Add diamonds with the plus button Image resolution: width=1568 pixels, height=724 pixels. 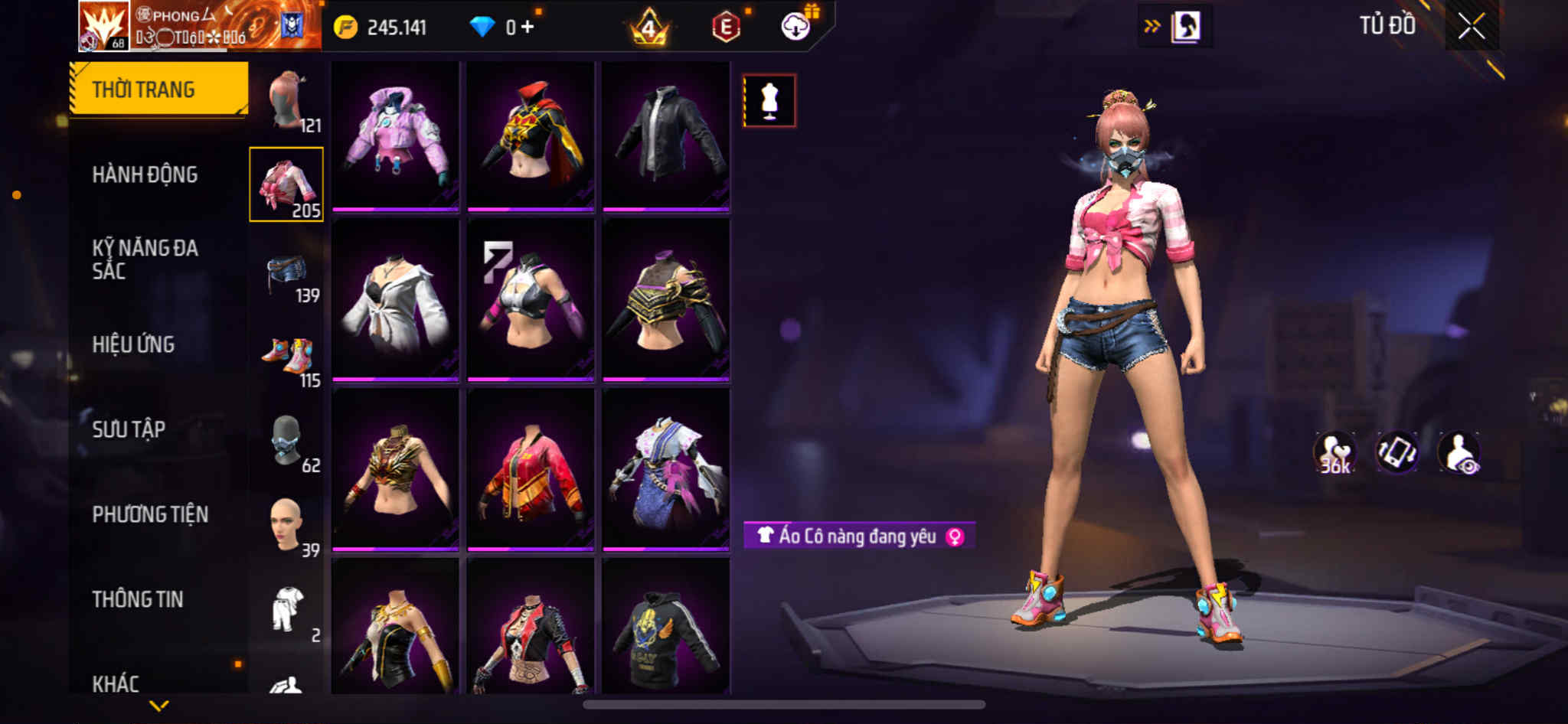coord(528,27)
